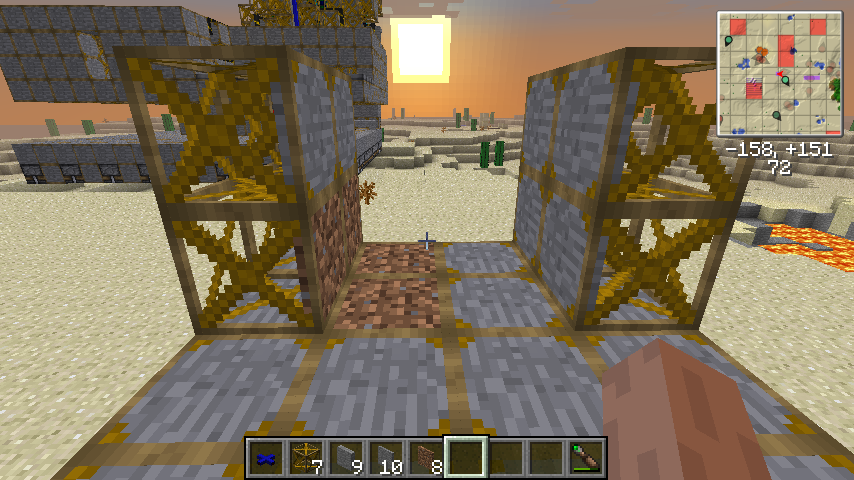Click the minimap in the corner
Image resolution: width=854 pixels, height=480 pixels.
(x=779, y=73)
